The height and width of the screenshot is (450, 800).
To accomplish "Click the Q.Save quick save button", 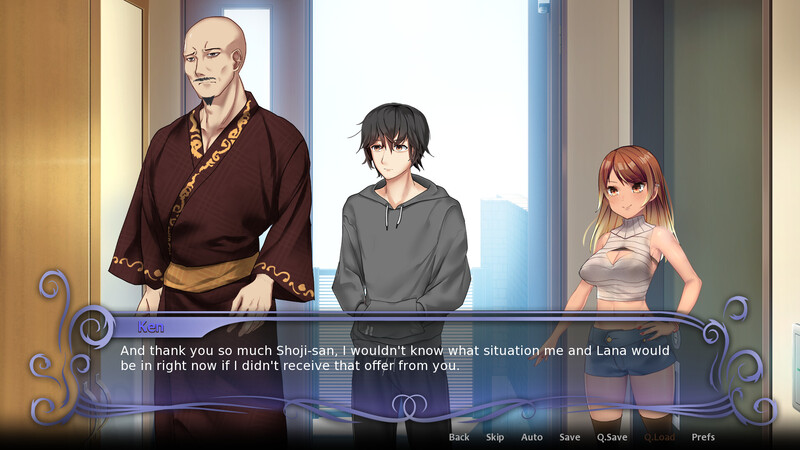I will 612,437.
